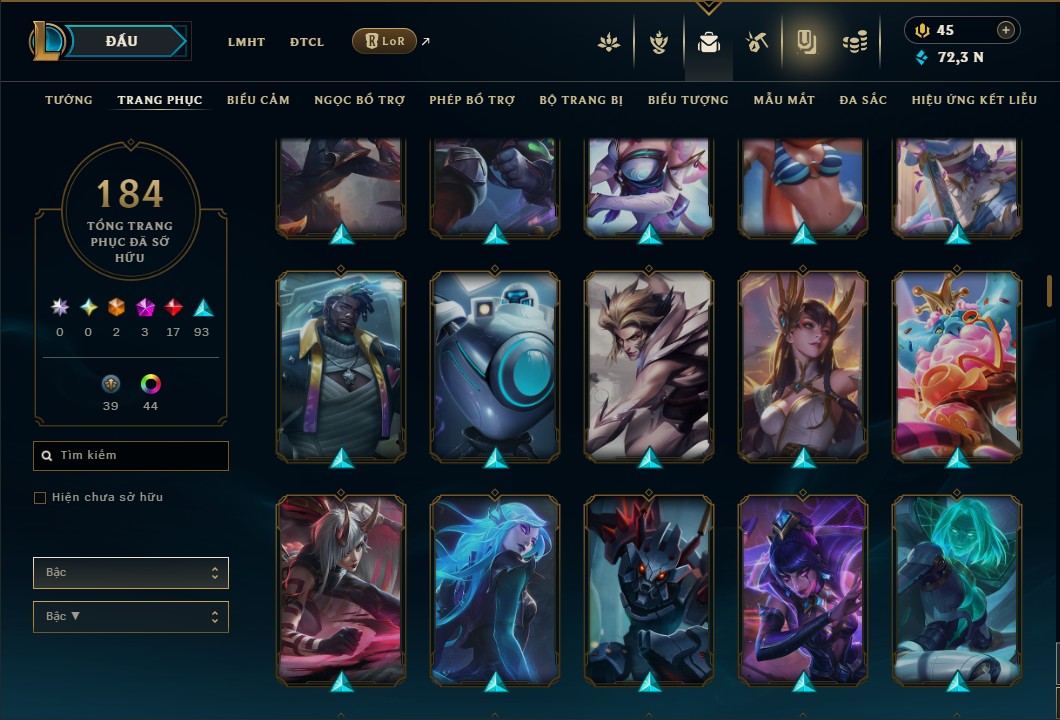
Task: Open the HIỆU ỨNG KẾT LIỄU tab
Action: (974, 100)
